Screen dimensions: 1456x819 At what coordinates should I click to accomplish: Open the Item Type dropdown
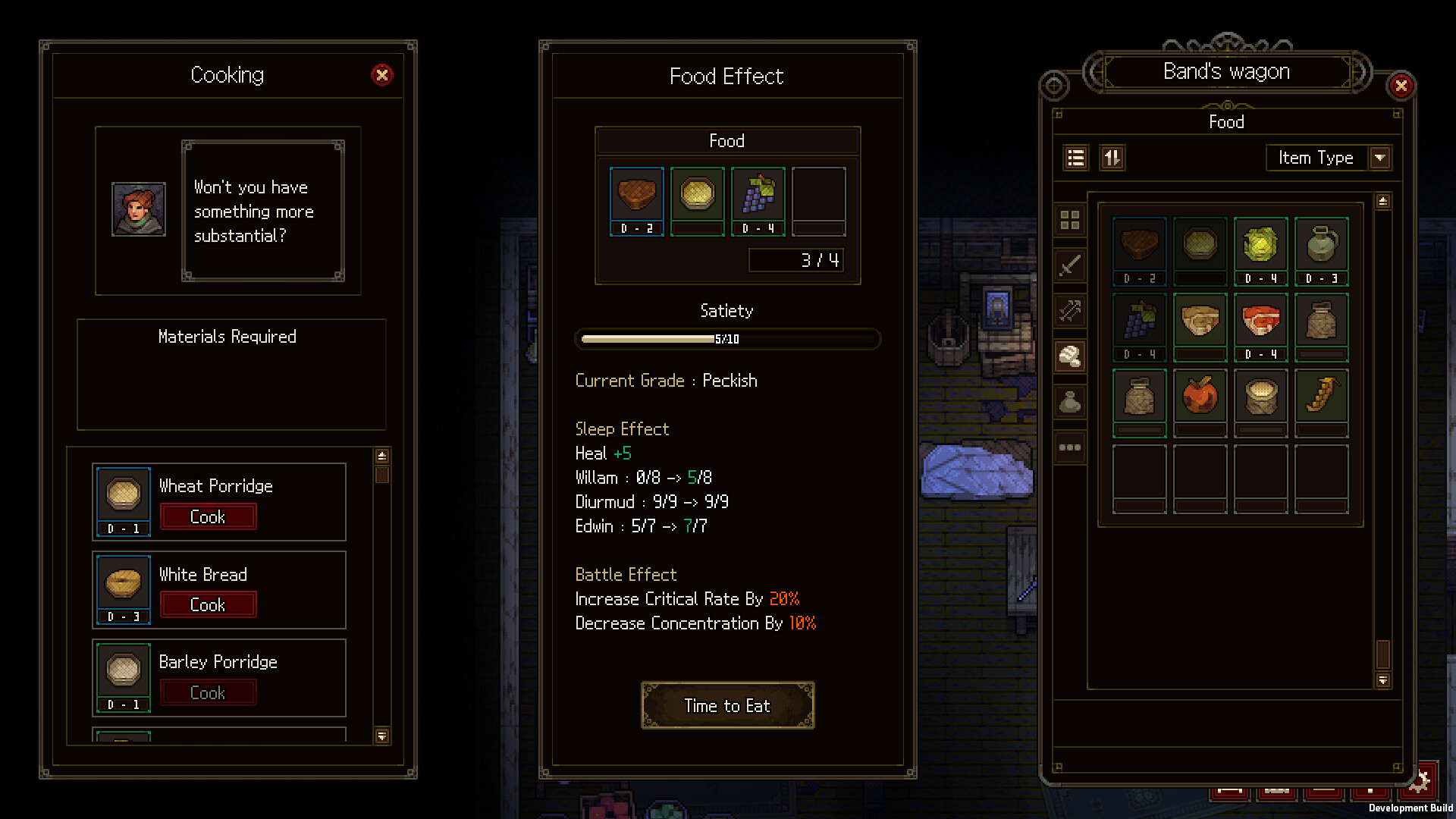point(1319,158)
